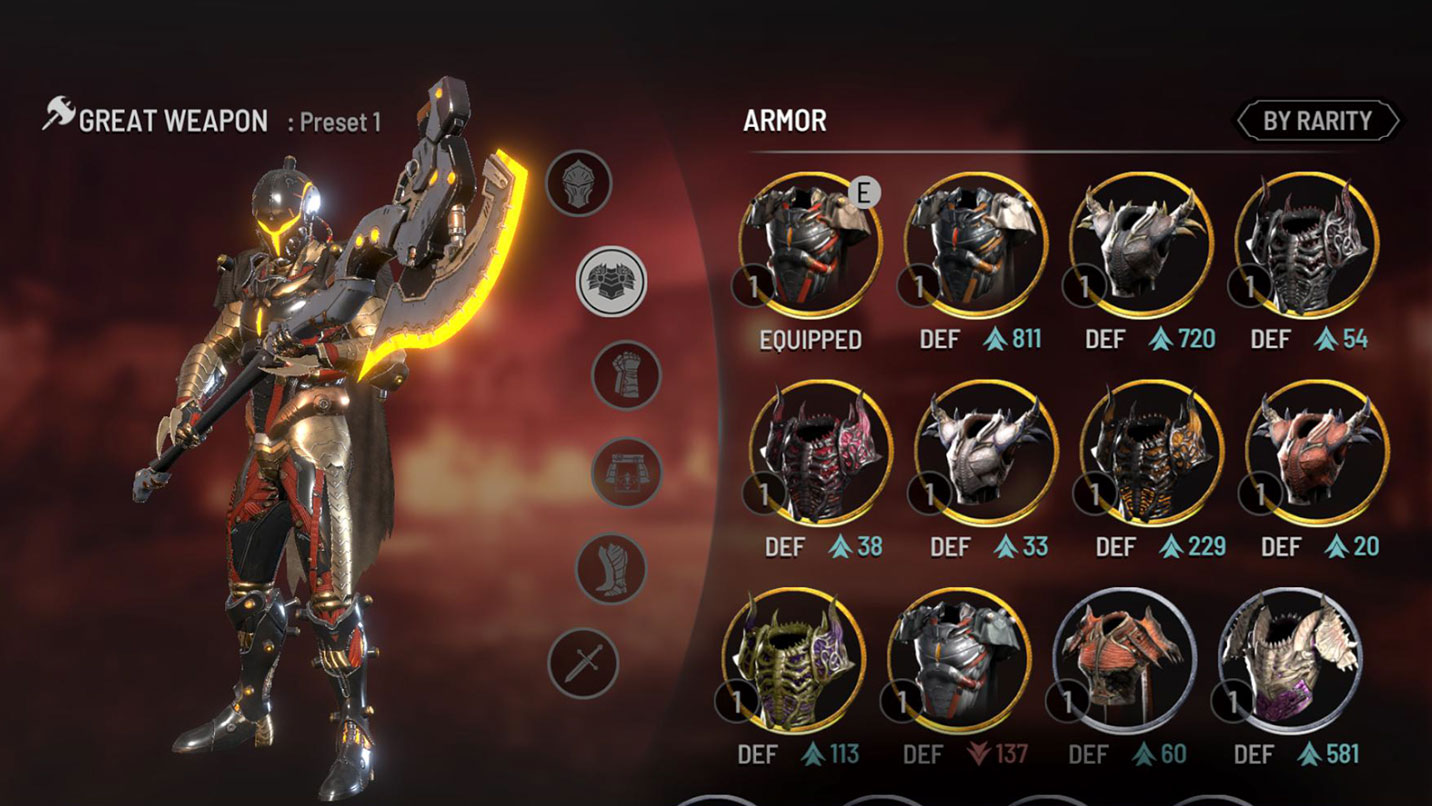The height and width of the screenshot is (806, 1432).
Task: Open the By Rarity sort selector
Action: [1317, 121]
